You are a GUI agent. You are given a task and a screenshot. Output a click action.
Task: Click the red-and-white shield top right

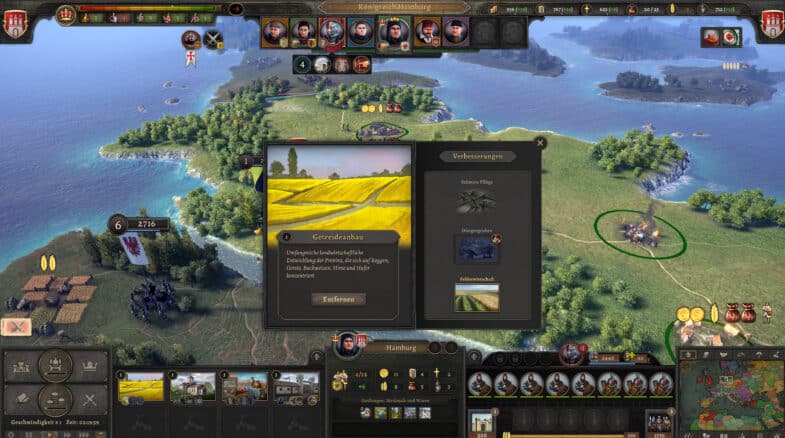tap(770, 22)
